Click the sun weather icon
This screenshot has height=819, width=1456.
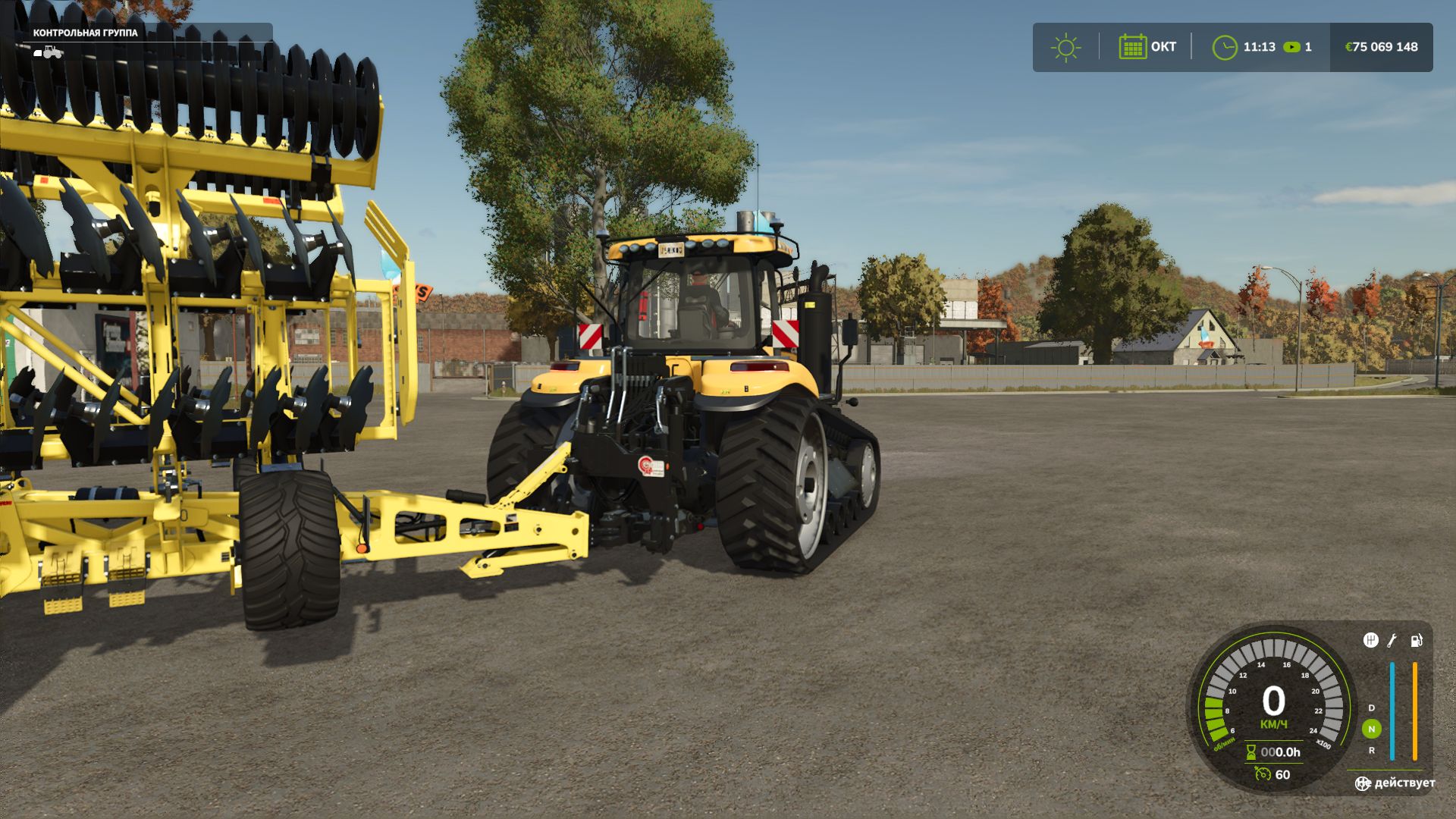[1065, 47]
